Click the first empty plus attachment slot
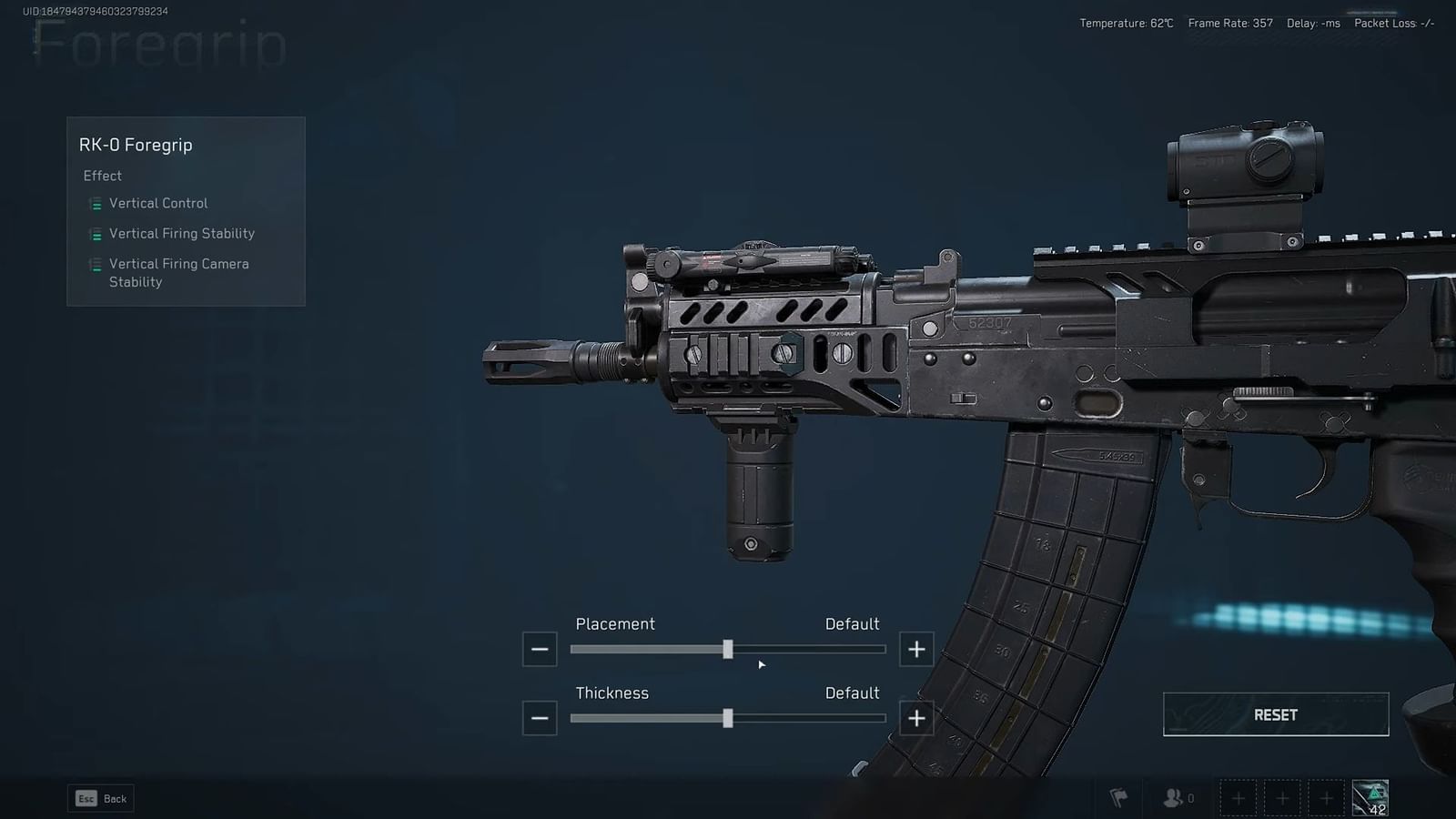Screen dimensions: 1456x819 pyautogui.click(x=1238, y=798)
